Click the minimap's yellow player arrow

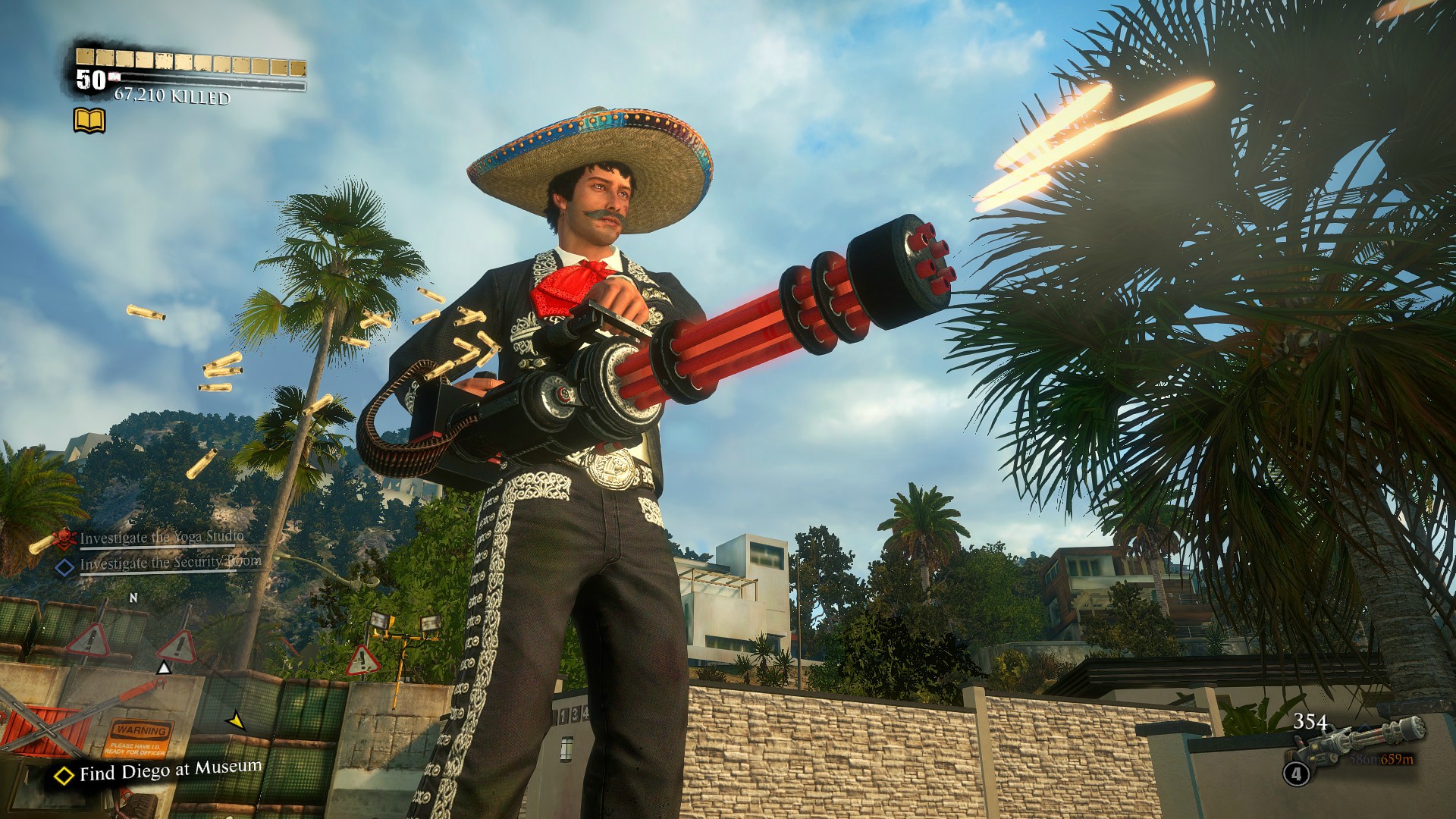click(237, 720)
